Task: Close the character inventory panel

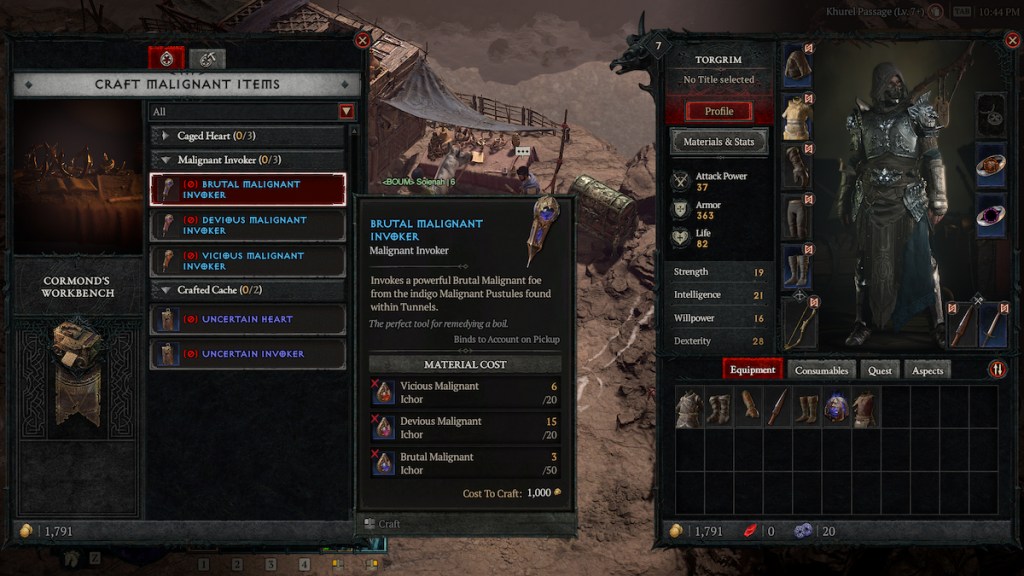Action: 1010,41
